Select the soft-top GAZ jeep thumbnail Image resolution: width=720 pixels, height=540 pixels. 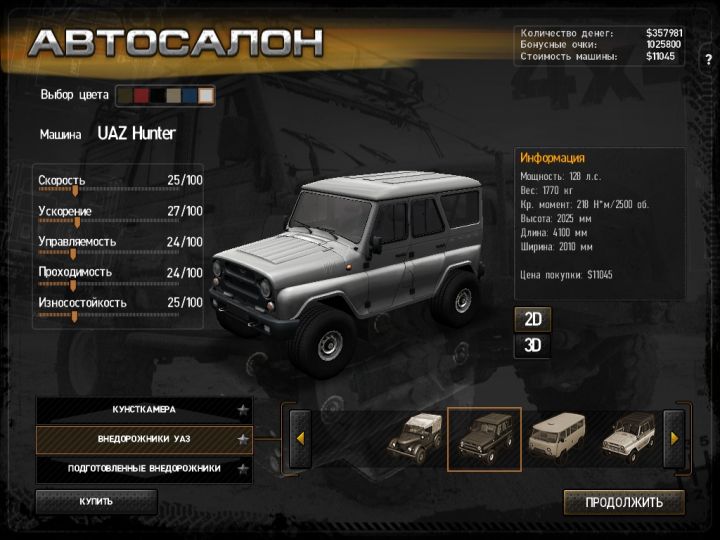[414, 438]
